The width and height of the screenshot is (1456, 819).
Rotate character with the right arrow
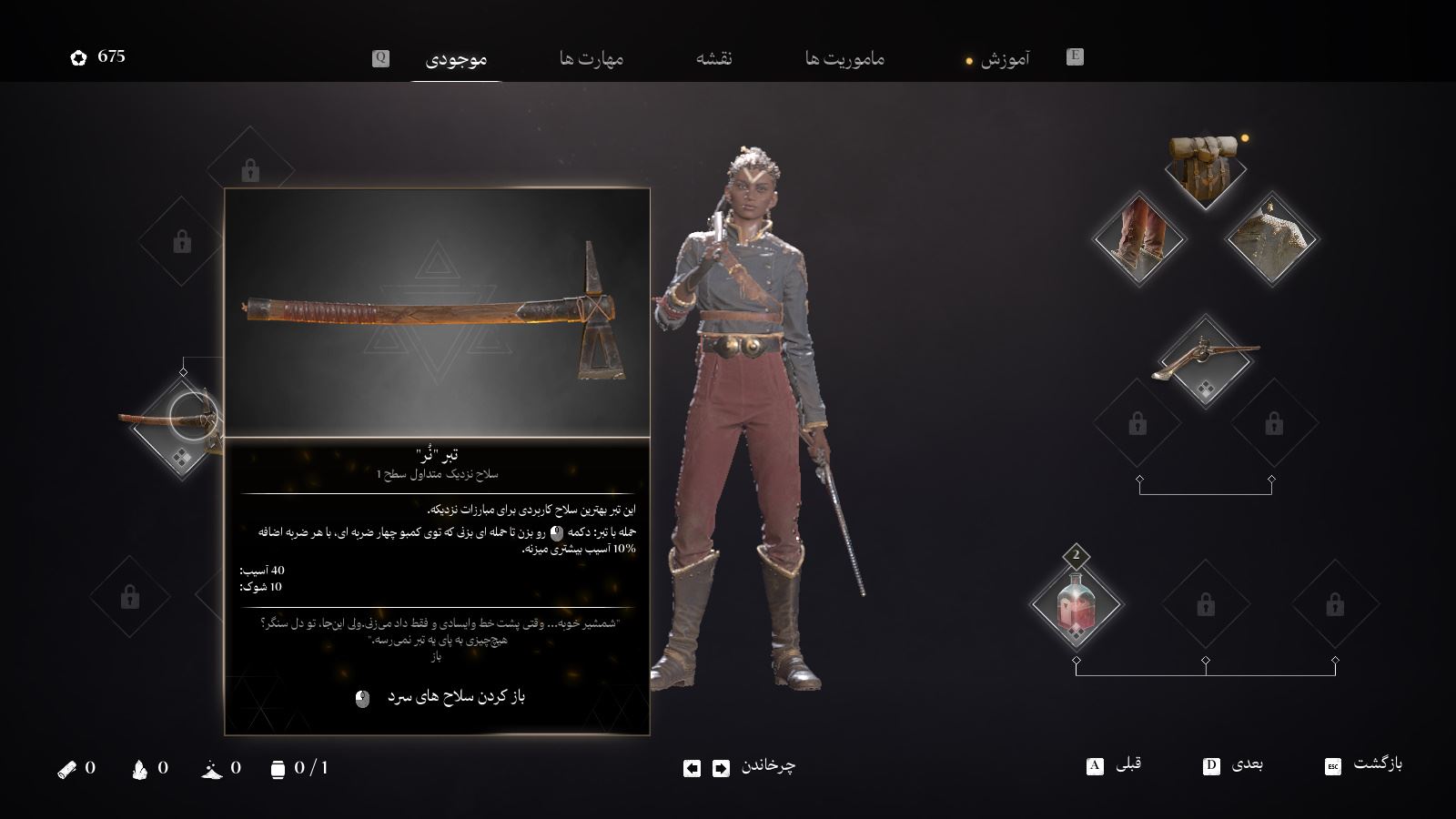721,769
